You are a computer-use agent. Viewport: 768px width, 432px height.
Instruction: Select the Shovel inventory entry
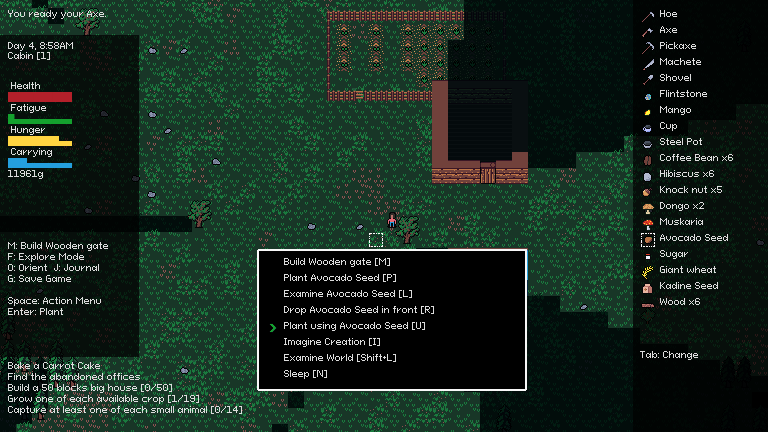[x=675, y=78]
